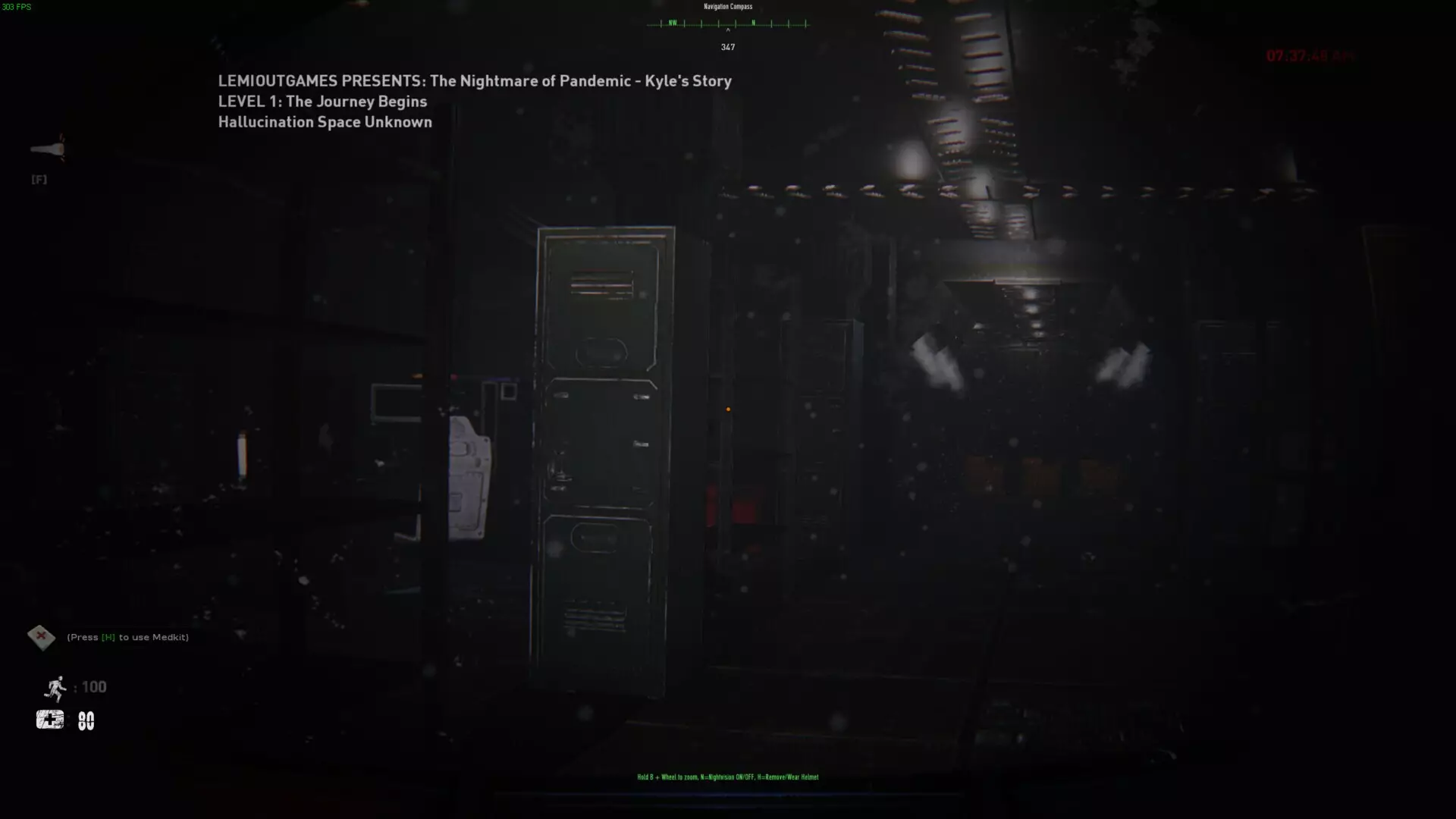The height and width of the screenshot is (819, 1456).
Task: Toggle helmet using H=Remove/Wear Helmet hint
Action: pos(790,777)
